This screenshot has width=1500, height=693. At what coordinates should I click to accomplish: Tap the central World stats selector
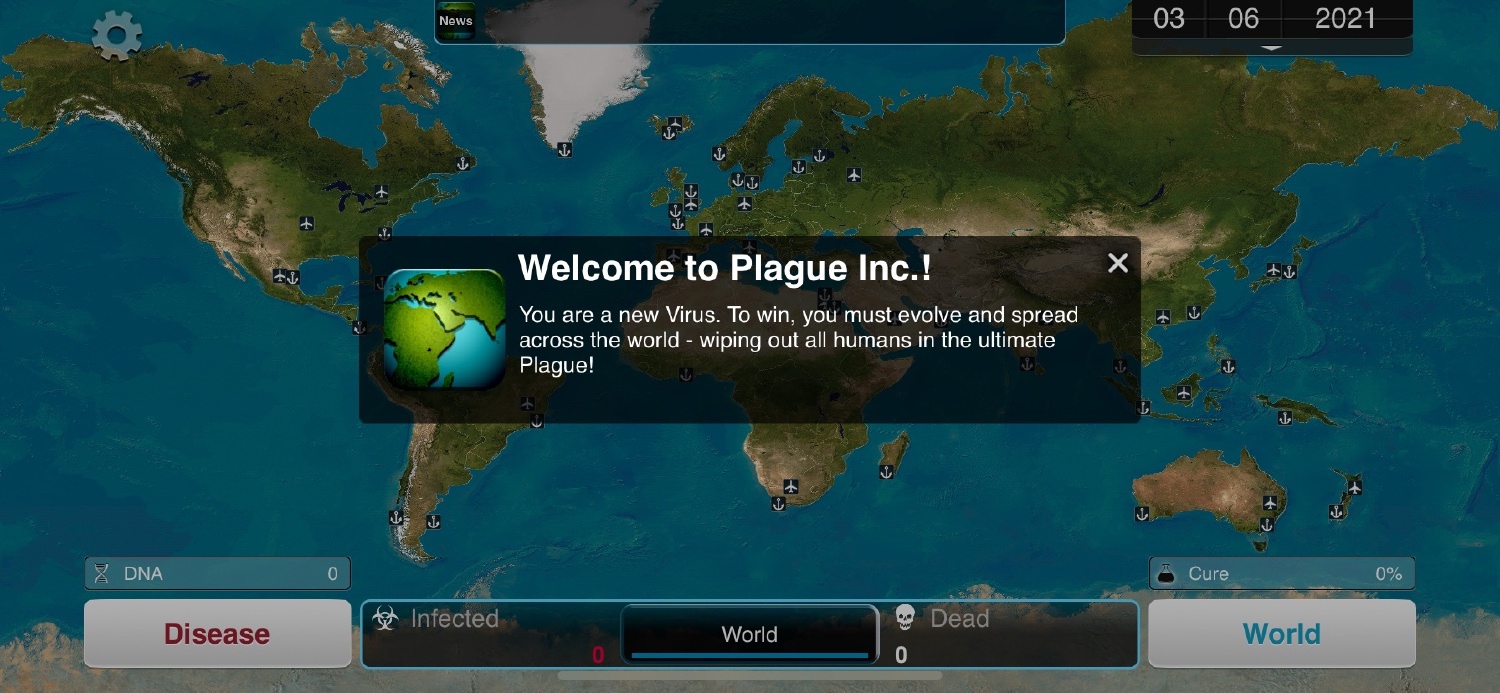750,634
